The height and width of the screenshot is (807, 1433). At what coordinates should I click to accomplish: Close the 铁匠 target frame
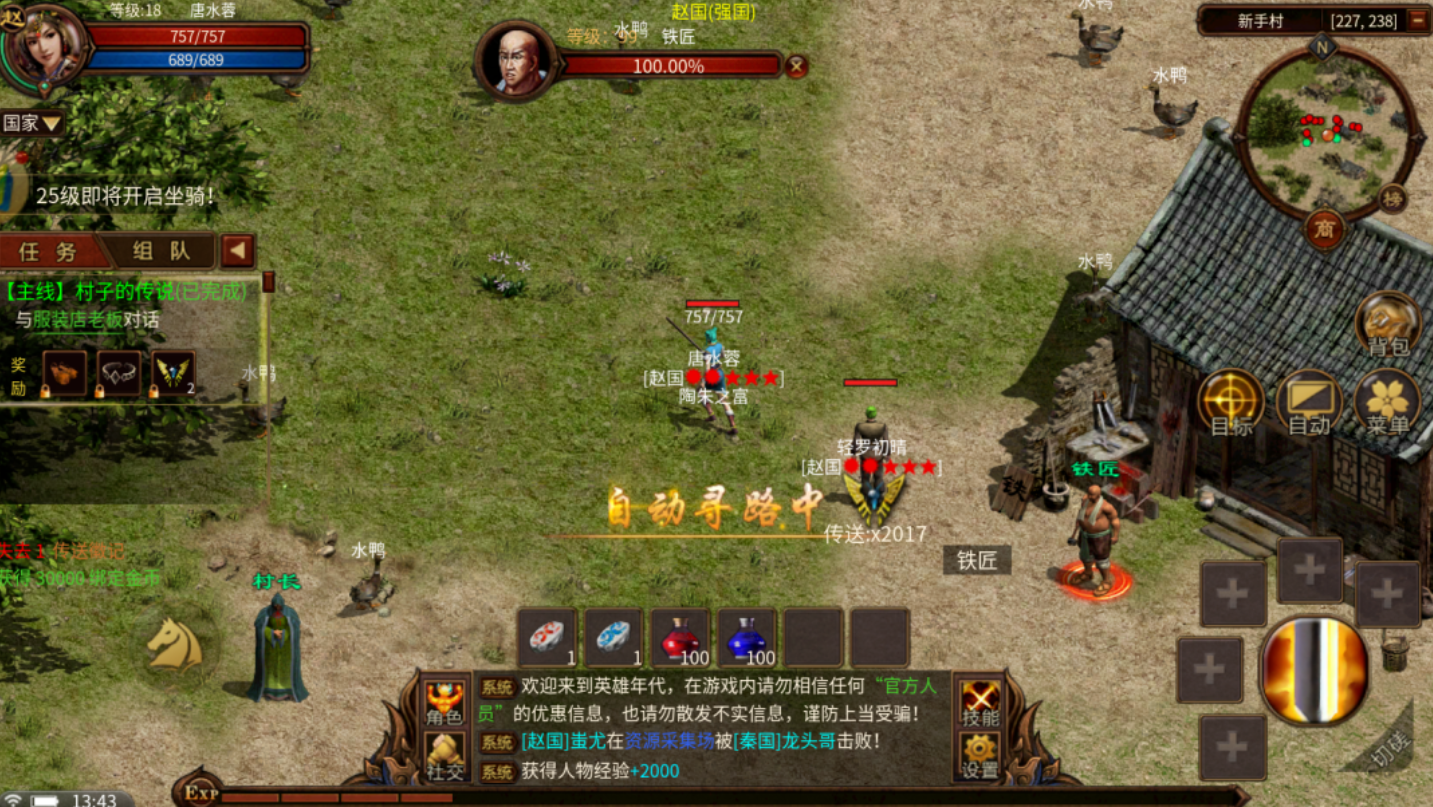[x=796, y=66]
